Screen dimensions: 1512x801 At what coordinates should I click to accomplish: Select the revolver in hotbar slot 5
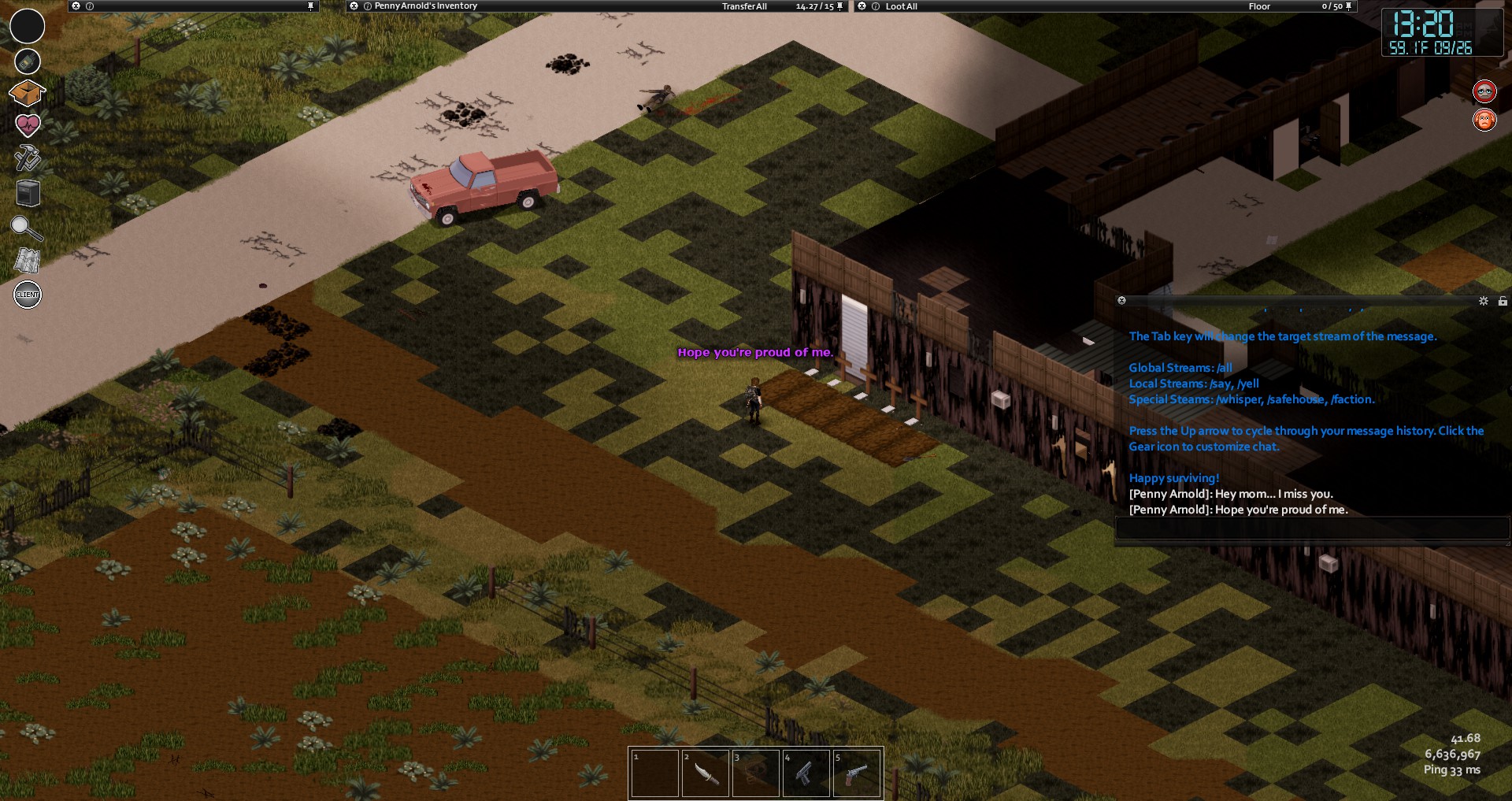[x=856, y=773]
